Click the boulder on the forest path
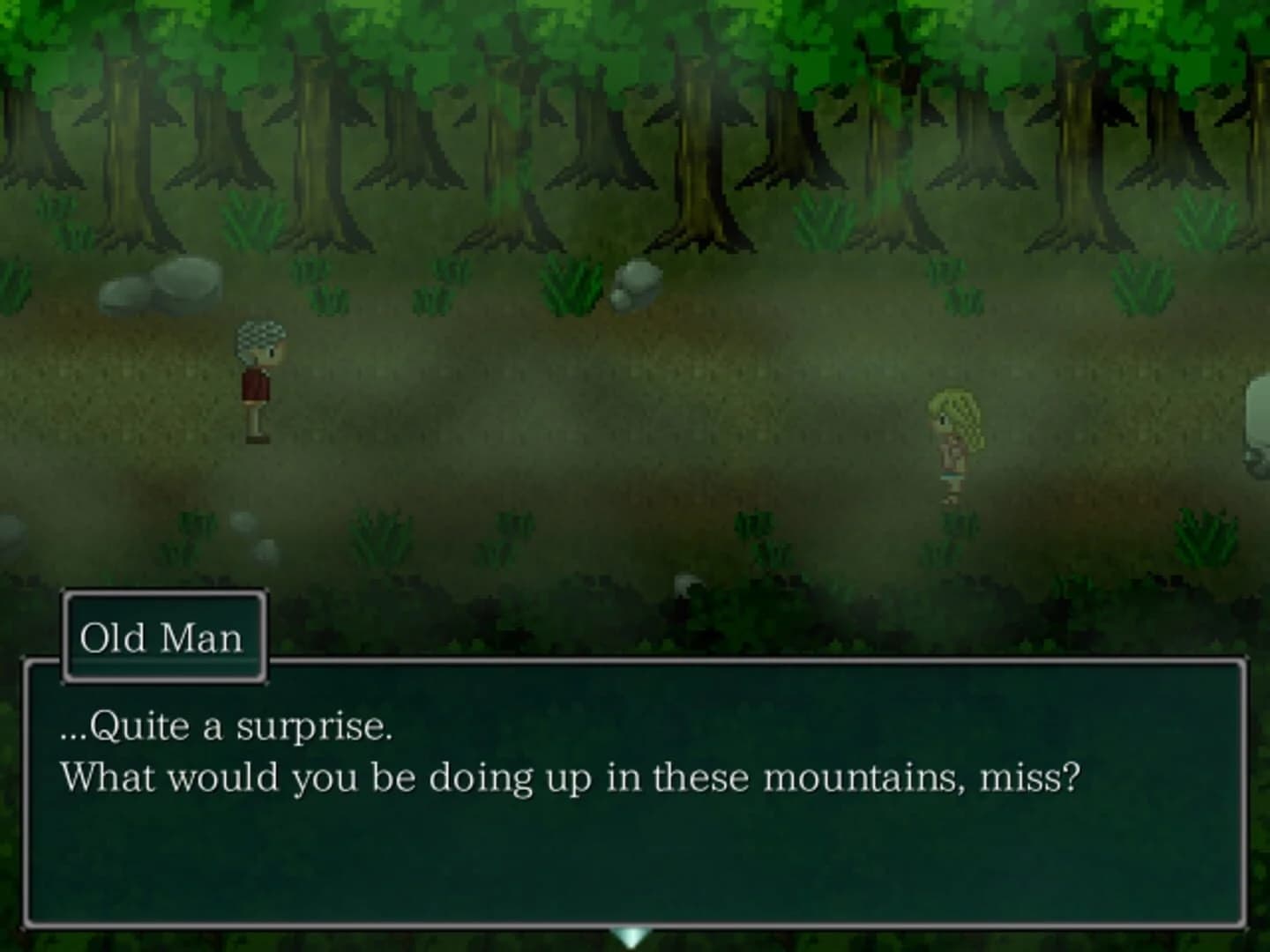 pyautogui.click(x=637, y=282)
